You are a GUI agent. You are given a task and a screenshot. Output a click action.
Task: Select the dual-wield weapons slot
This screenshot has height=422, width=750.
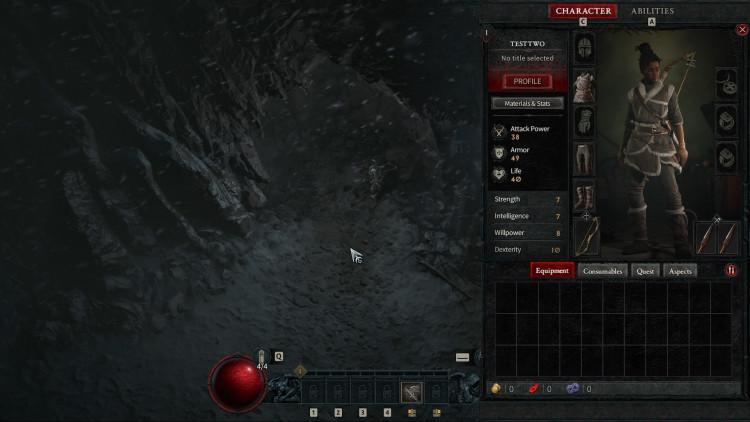coord(717,237)
